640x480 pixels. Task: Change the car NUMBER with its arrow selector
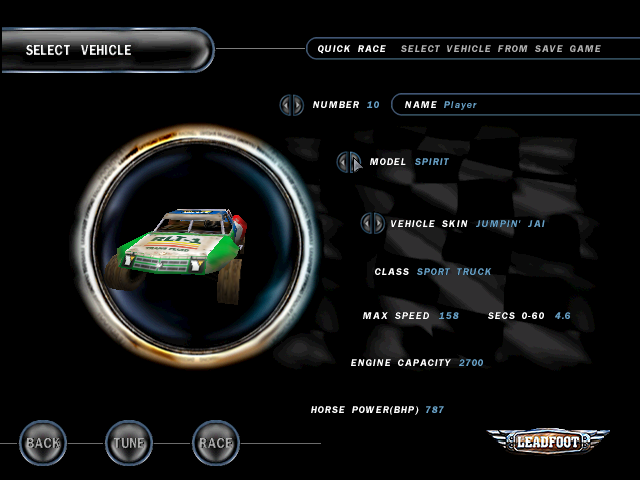291,104
